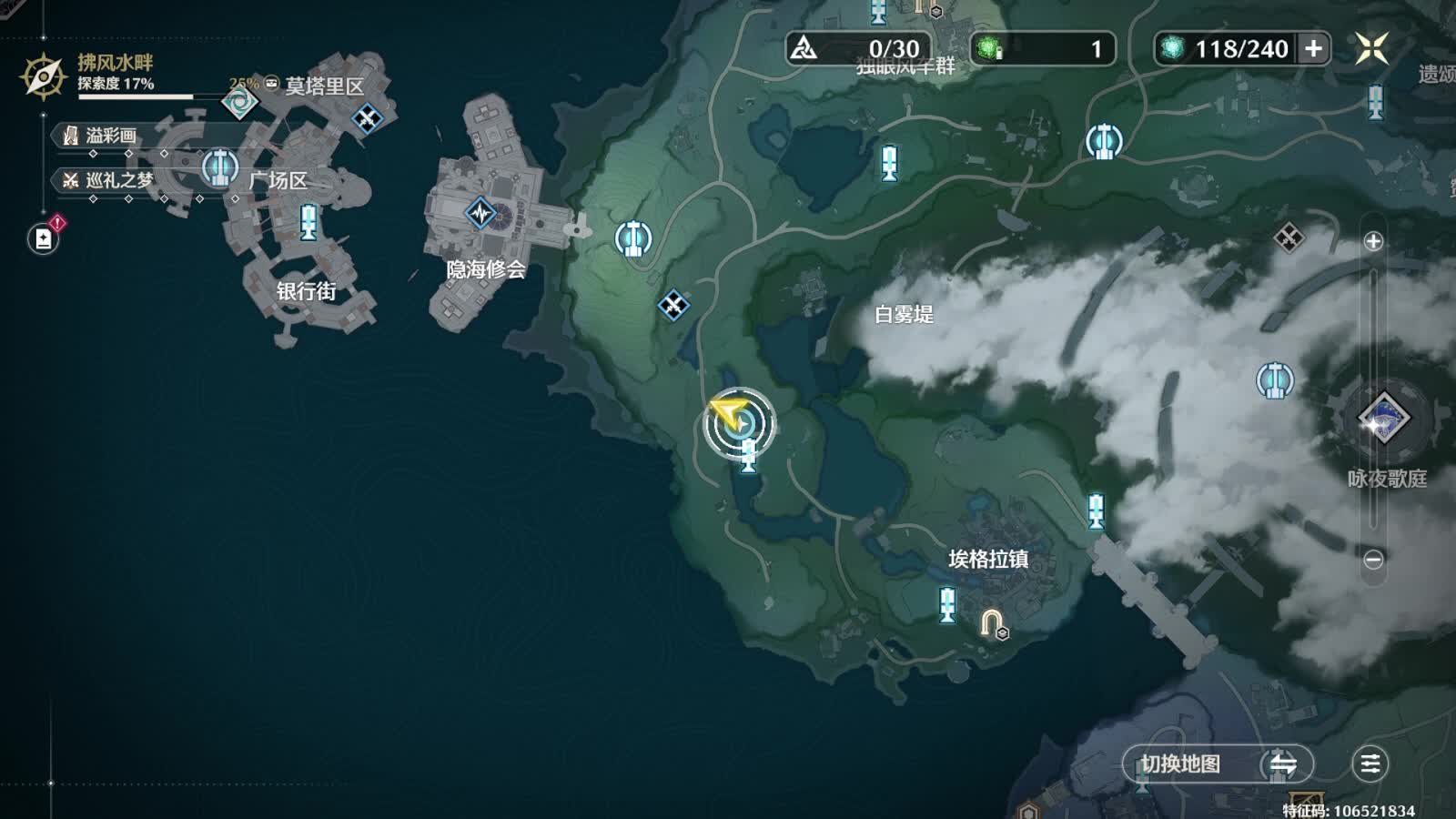Viewport: 1456px width, 819px height.
Task: Select the swirl marker beside 25% progress
Action: pyautogui.click(x=240, y=103)
